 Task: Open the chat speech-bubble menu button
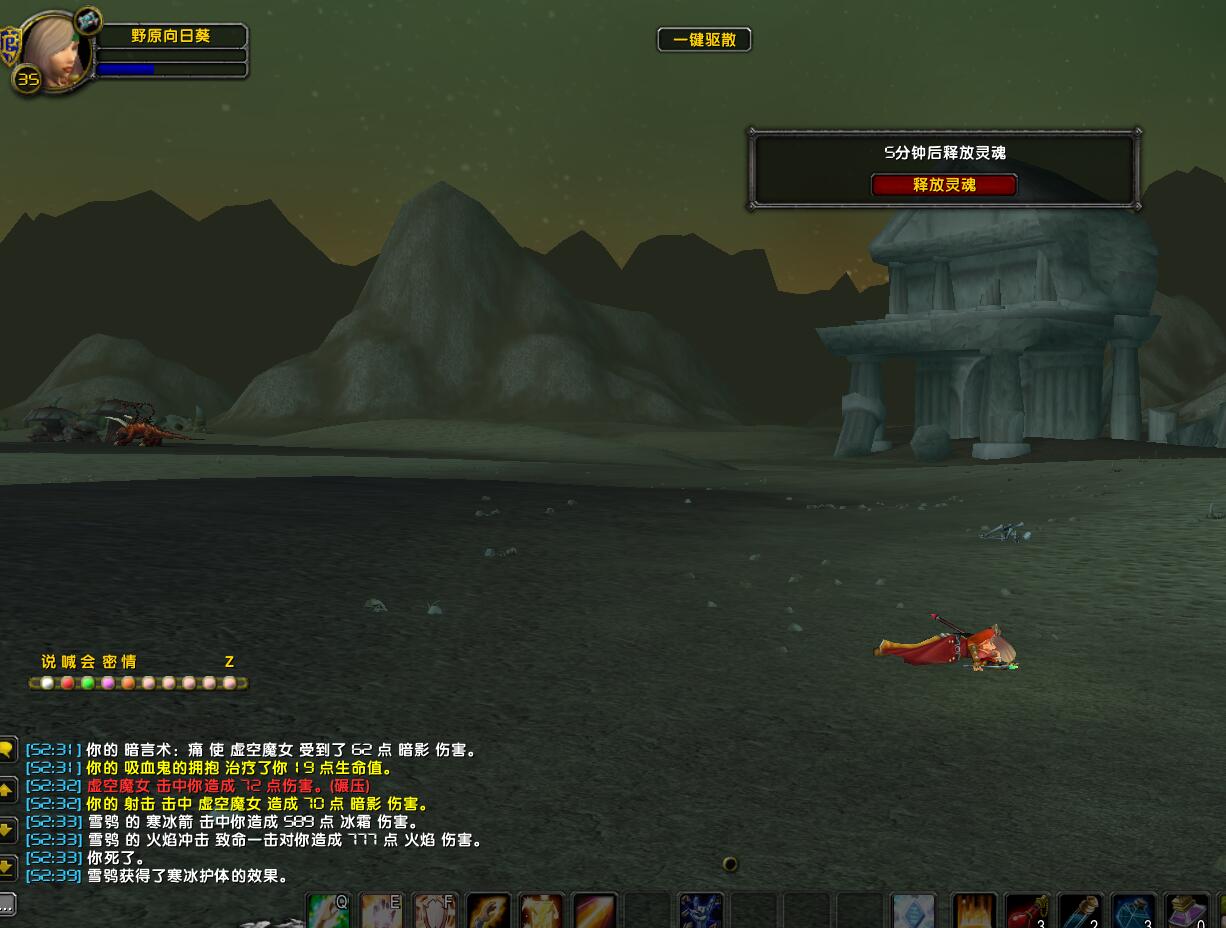click(x=6, y=749)
